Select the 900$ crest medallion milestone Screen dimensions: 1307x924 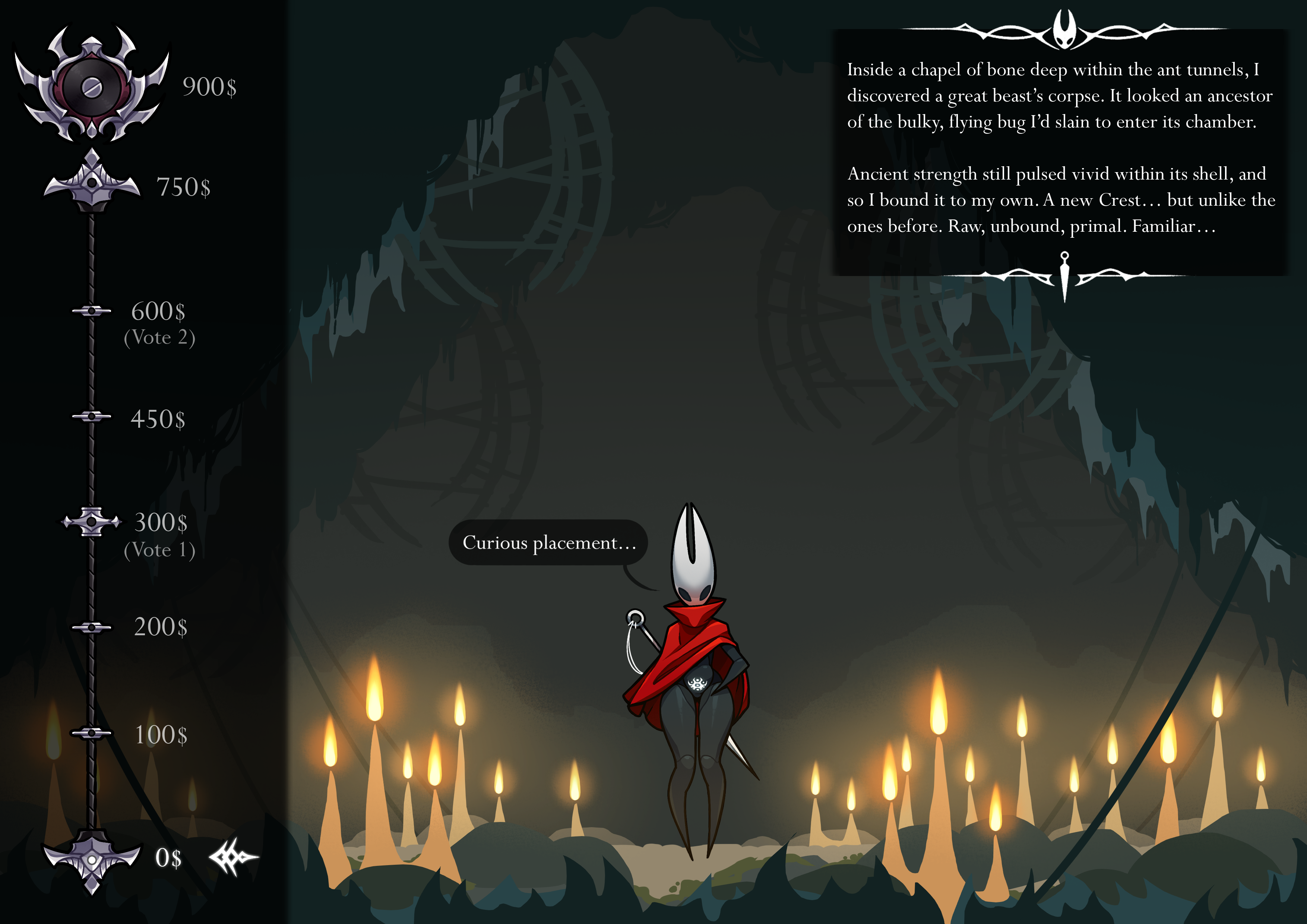(92, 87)
